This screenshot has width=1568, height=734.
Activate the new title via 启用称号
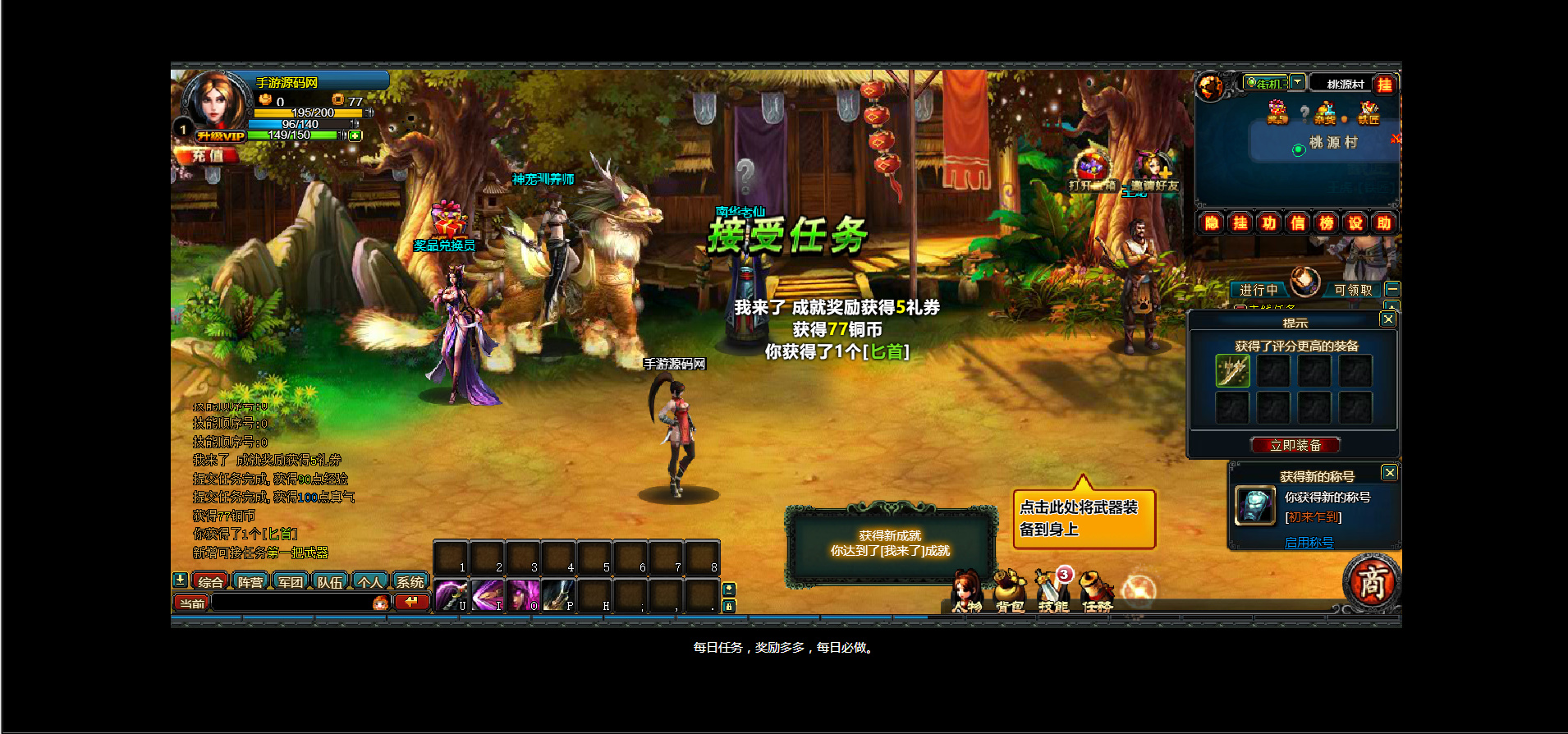coord(1309,543)
